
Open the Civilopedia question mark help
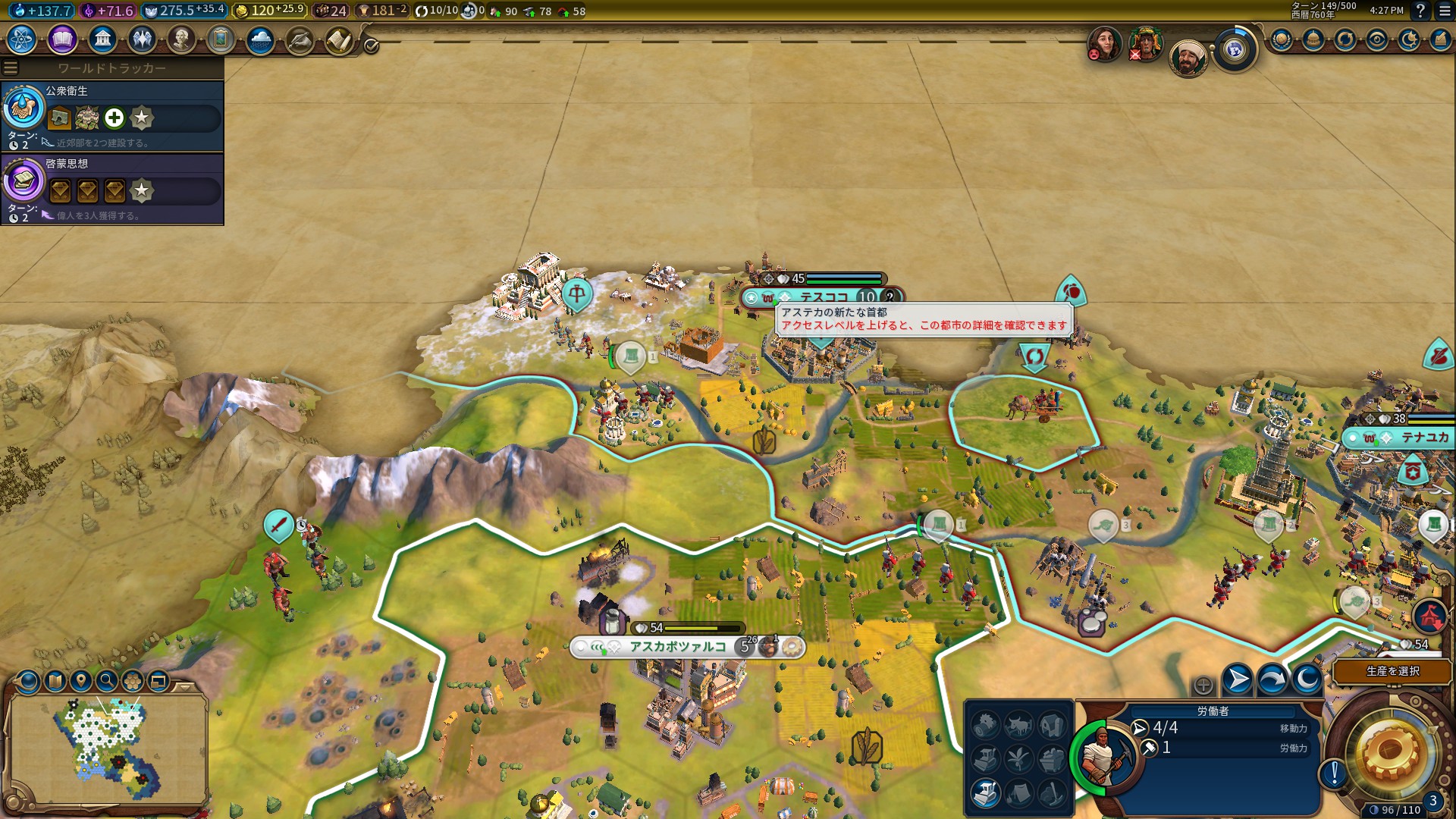pos(1420,11)
